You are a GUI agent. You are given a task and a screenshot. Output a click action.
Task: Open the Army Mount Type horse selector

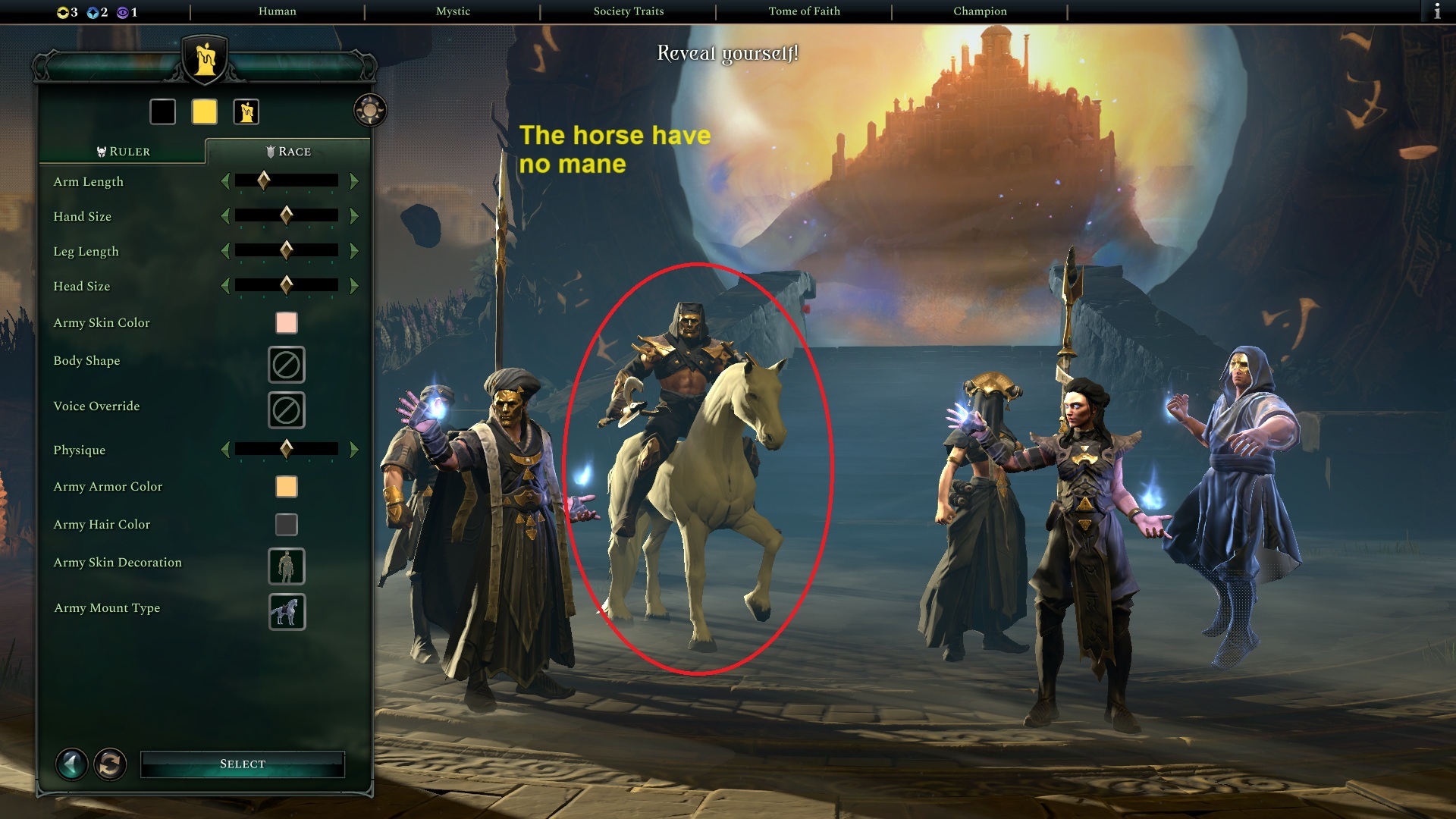click(287, 612)
